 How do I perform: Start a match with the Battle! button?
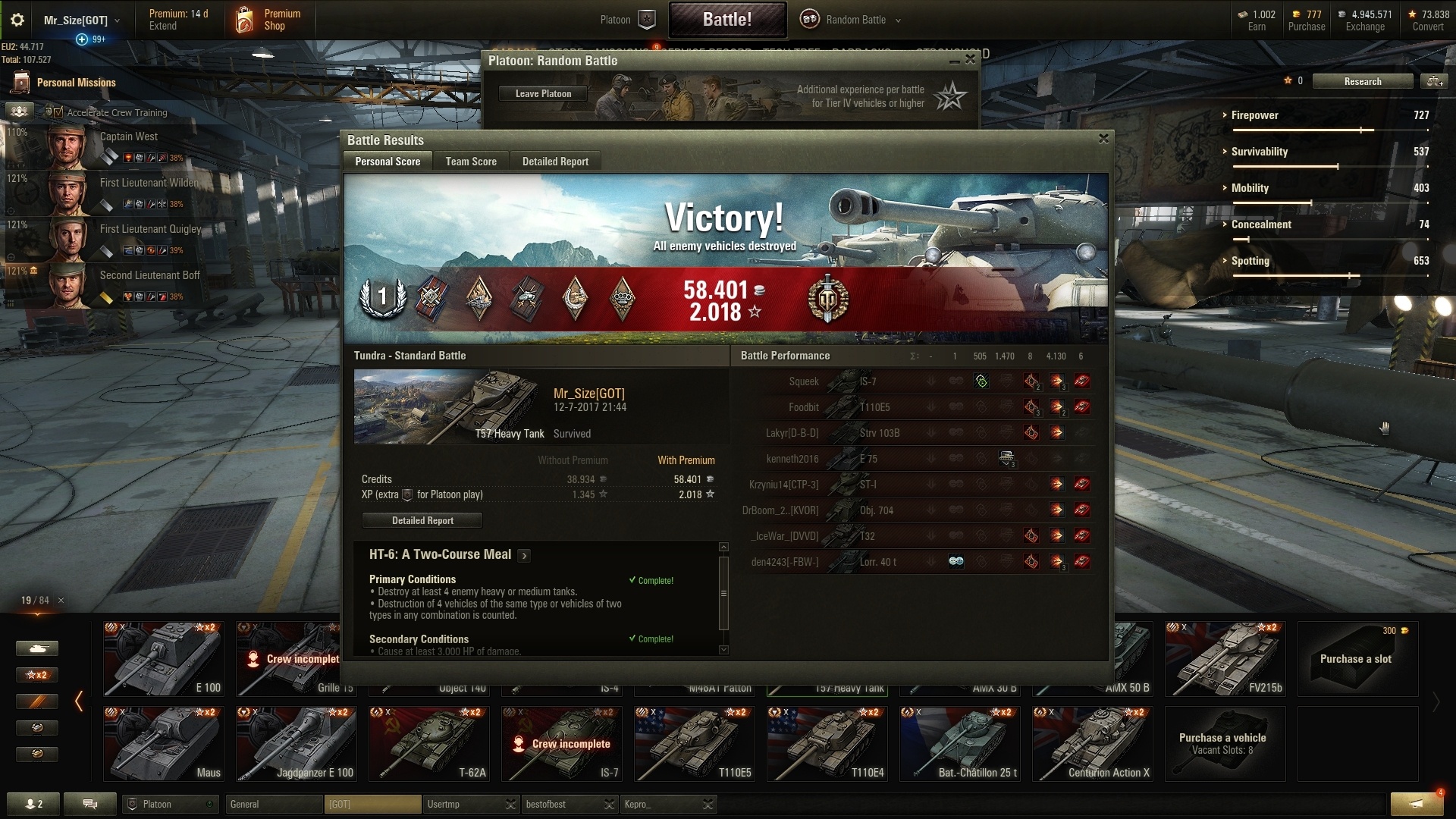click(x=726, y=20)
